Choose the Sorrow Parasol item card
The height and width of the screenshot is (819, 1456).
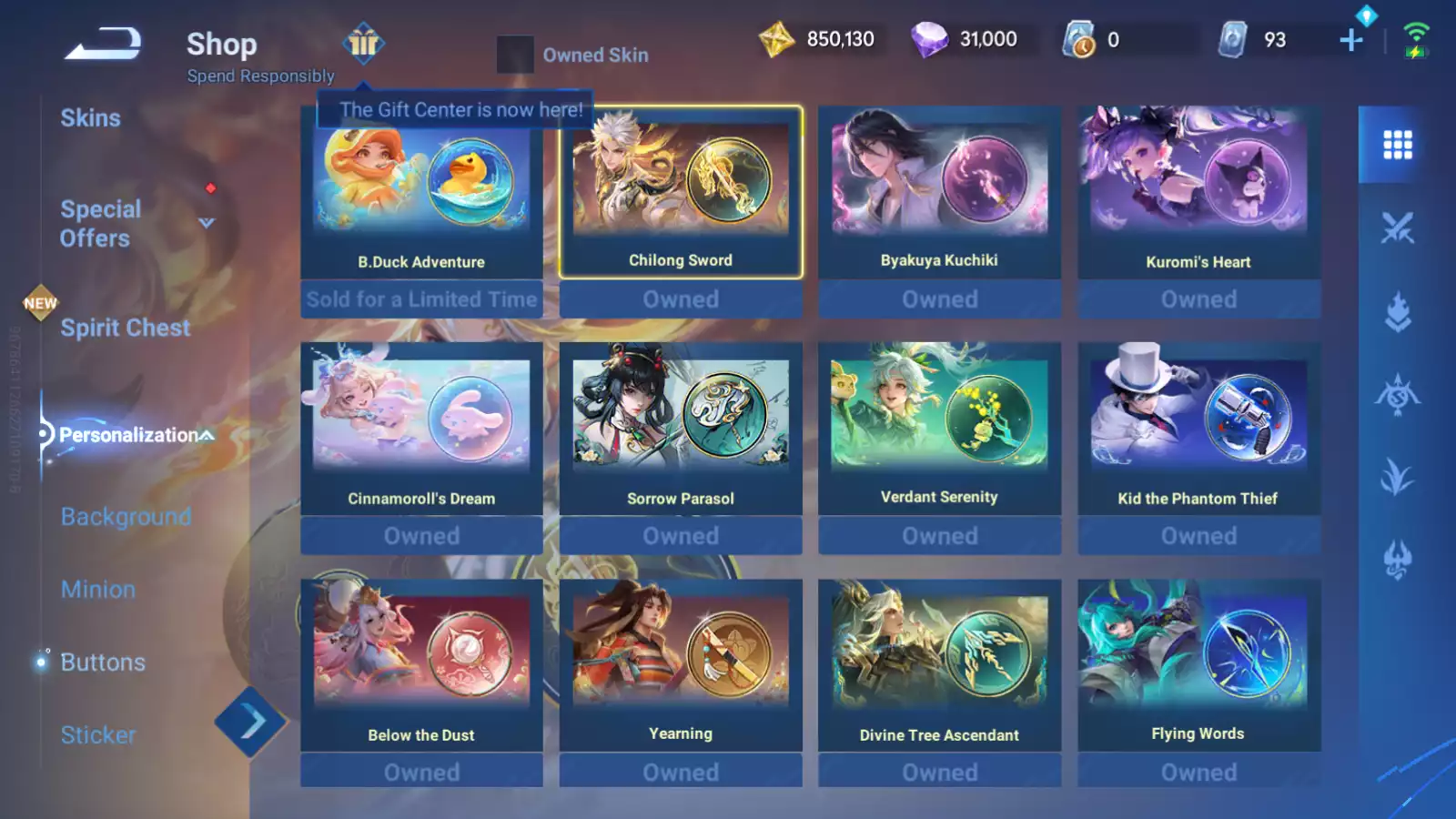681,430
